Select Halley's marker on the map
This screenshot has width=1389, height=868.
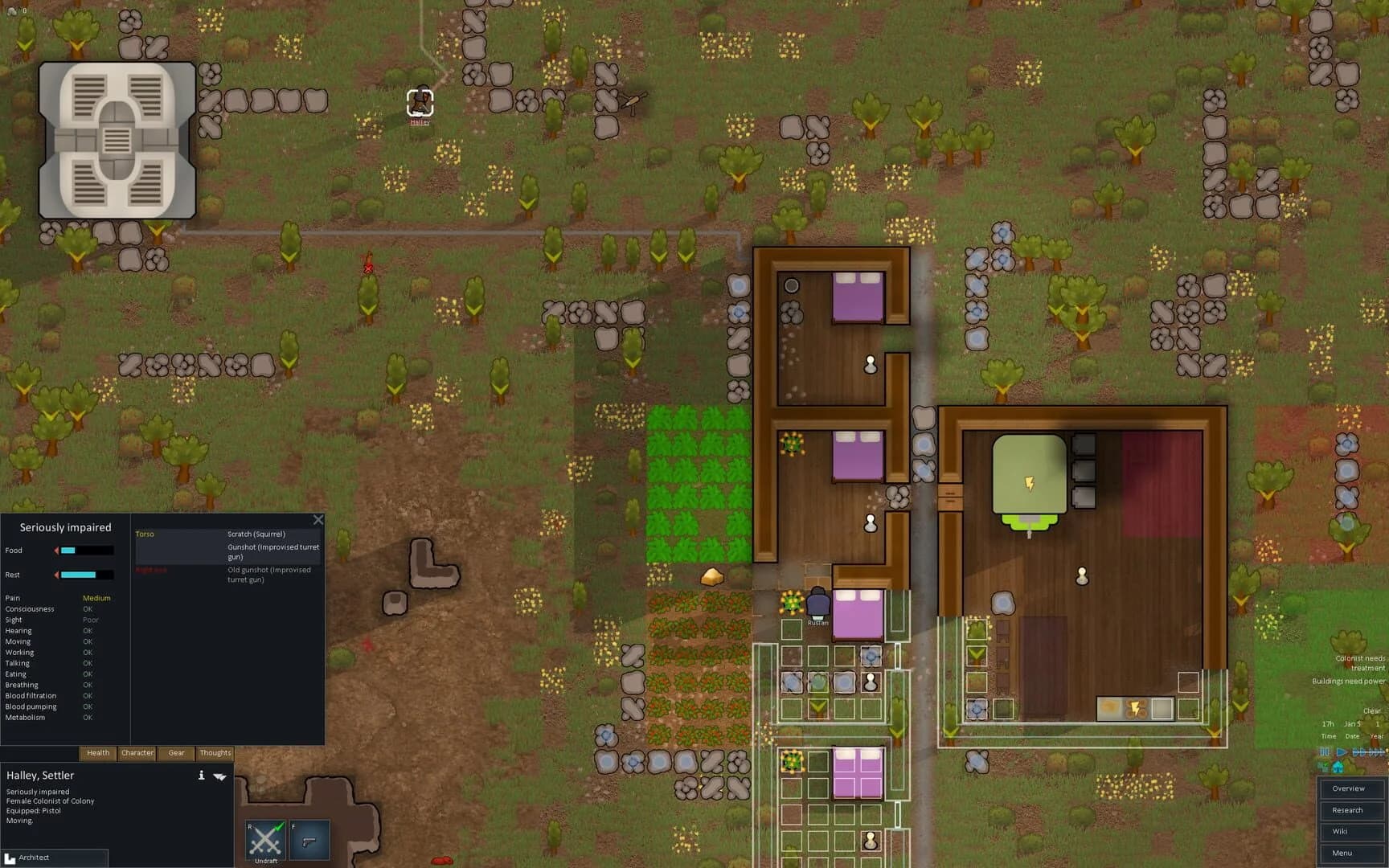[x=420, y=101]
